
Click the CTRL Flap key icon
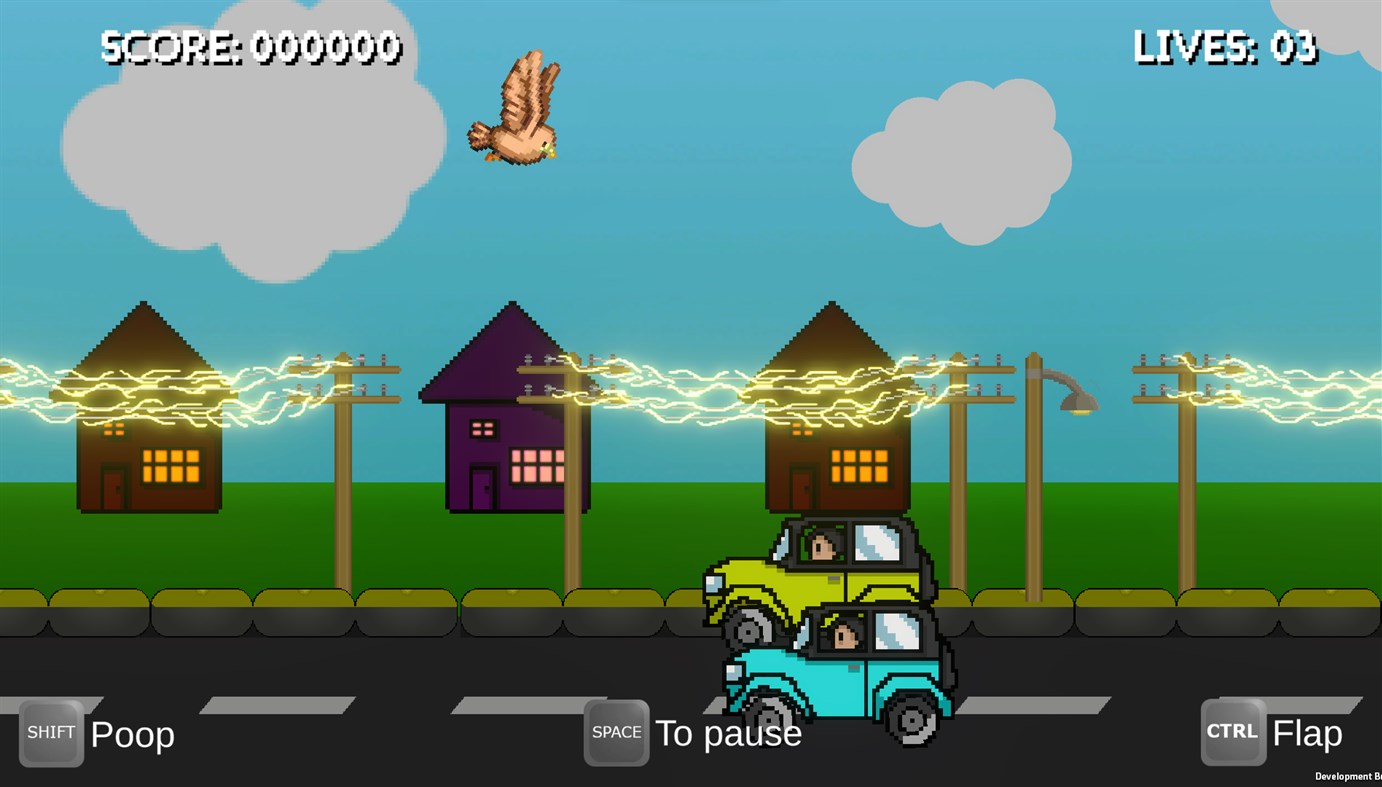click(1232, 731)
